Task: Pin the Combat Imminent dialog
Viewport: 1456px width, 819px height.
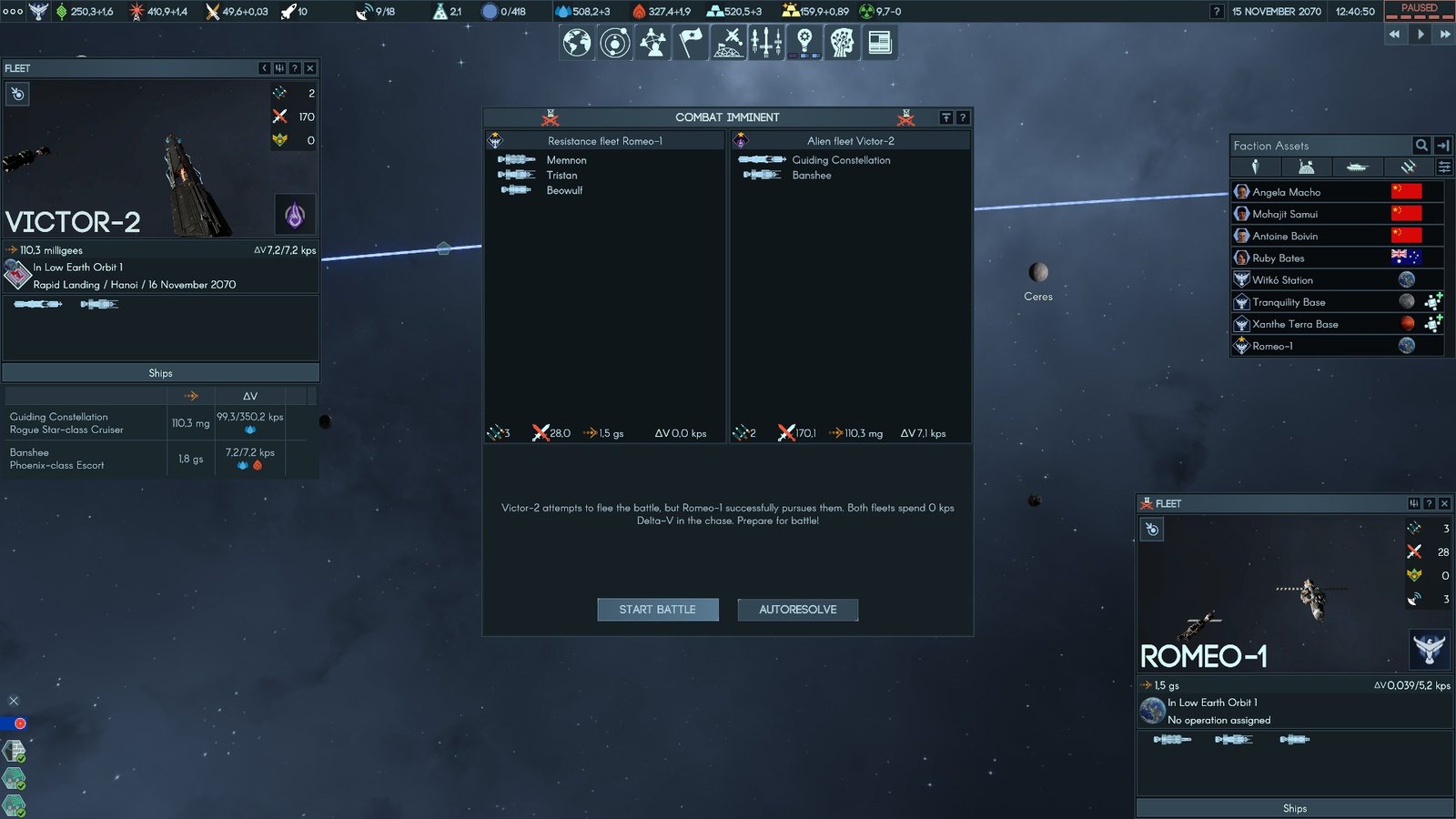Action: (x=946, y=117)
